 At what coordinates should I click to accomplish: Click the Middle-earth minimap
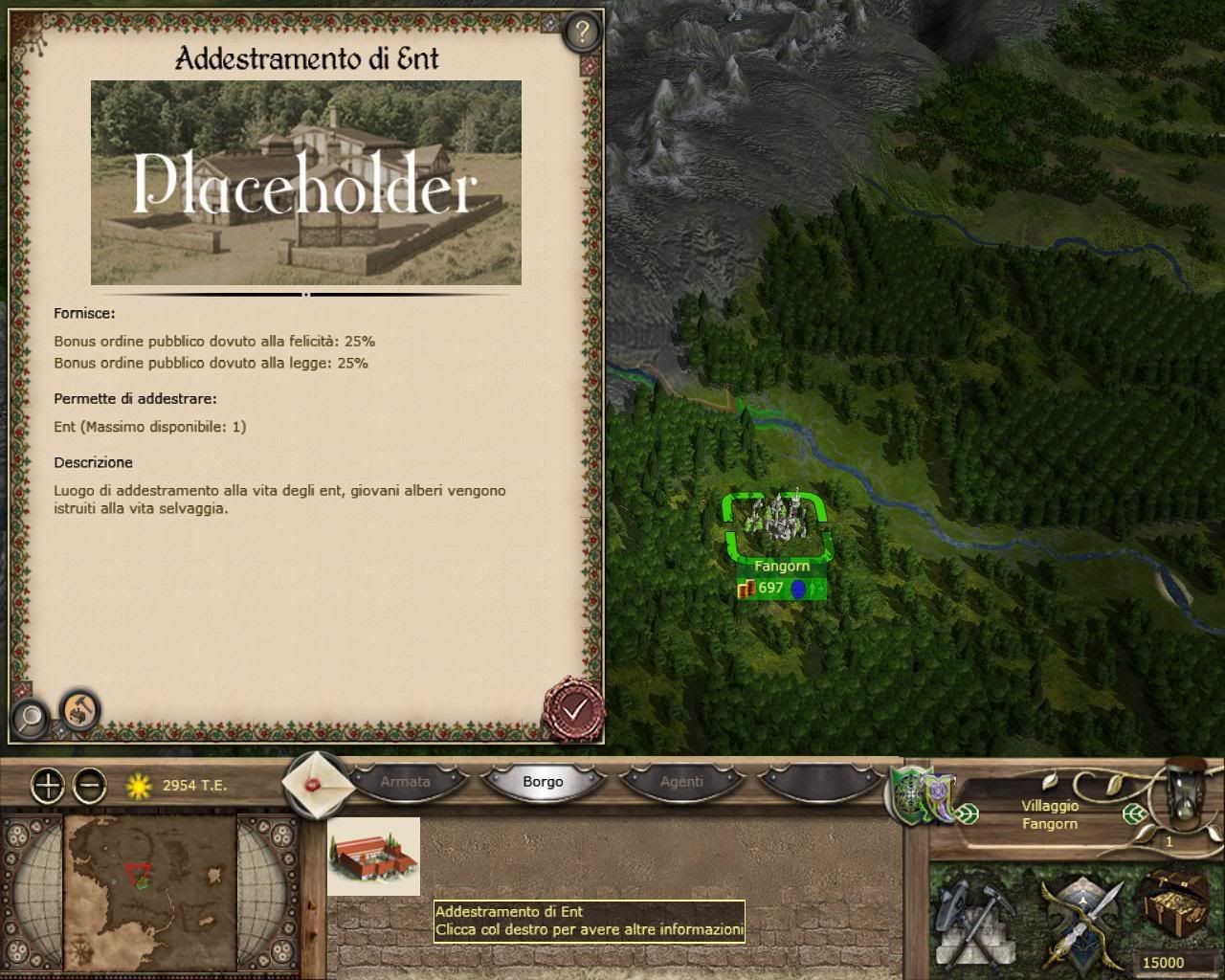pos(150,891)
